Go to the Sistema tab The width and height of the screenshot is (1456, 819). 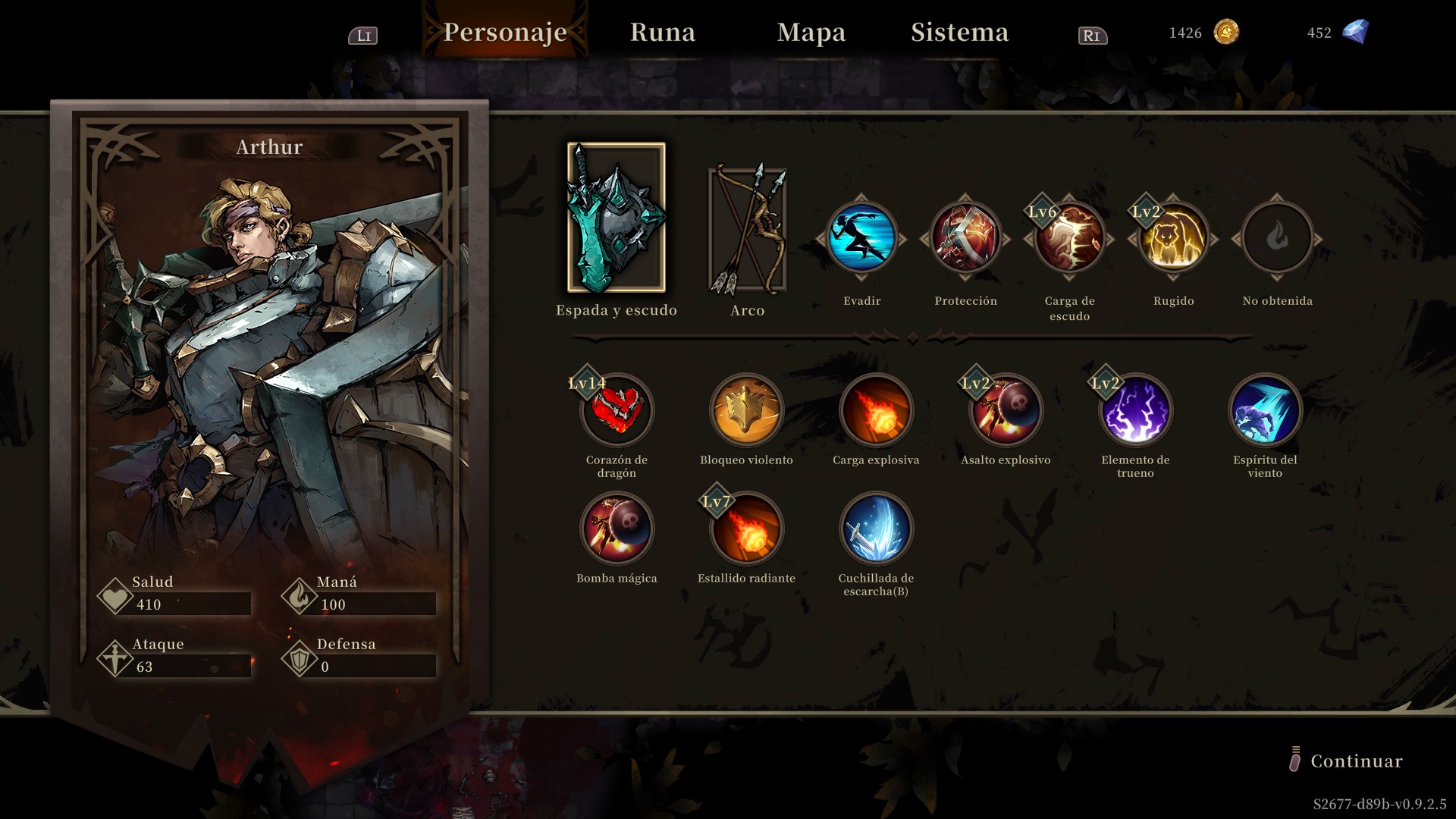pyautogui.click(x=959, y=33)
